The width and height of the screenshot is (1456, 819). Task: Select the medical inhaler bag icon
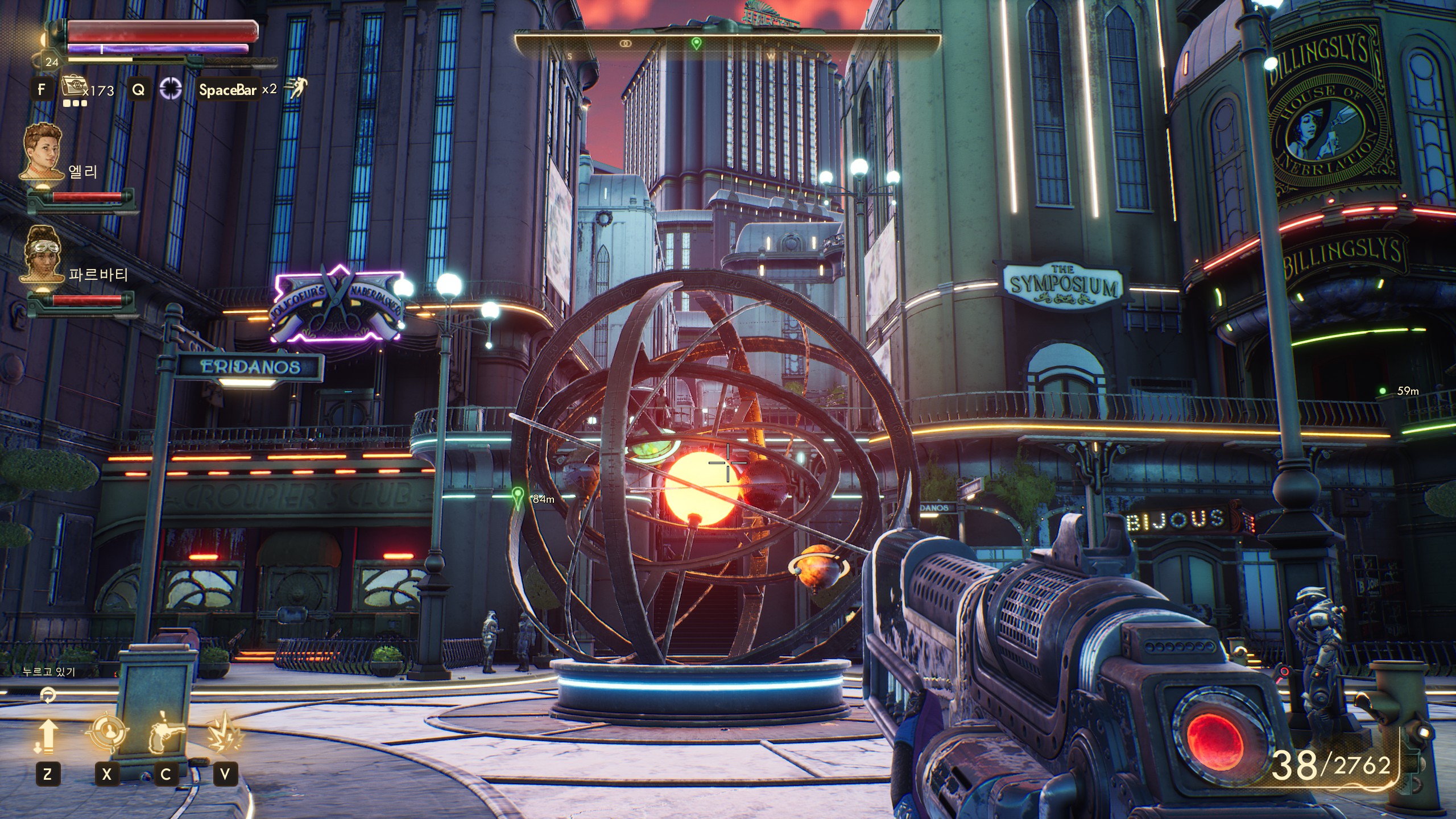72,86
